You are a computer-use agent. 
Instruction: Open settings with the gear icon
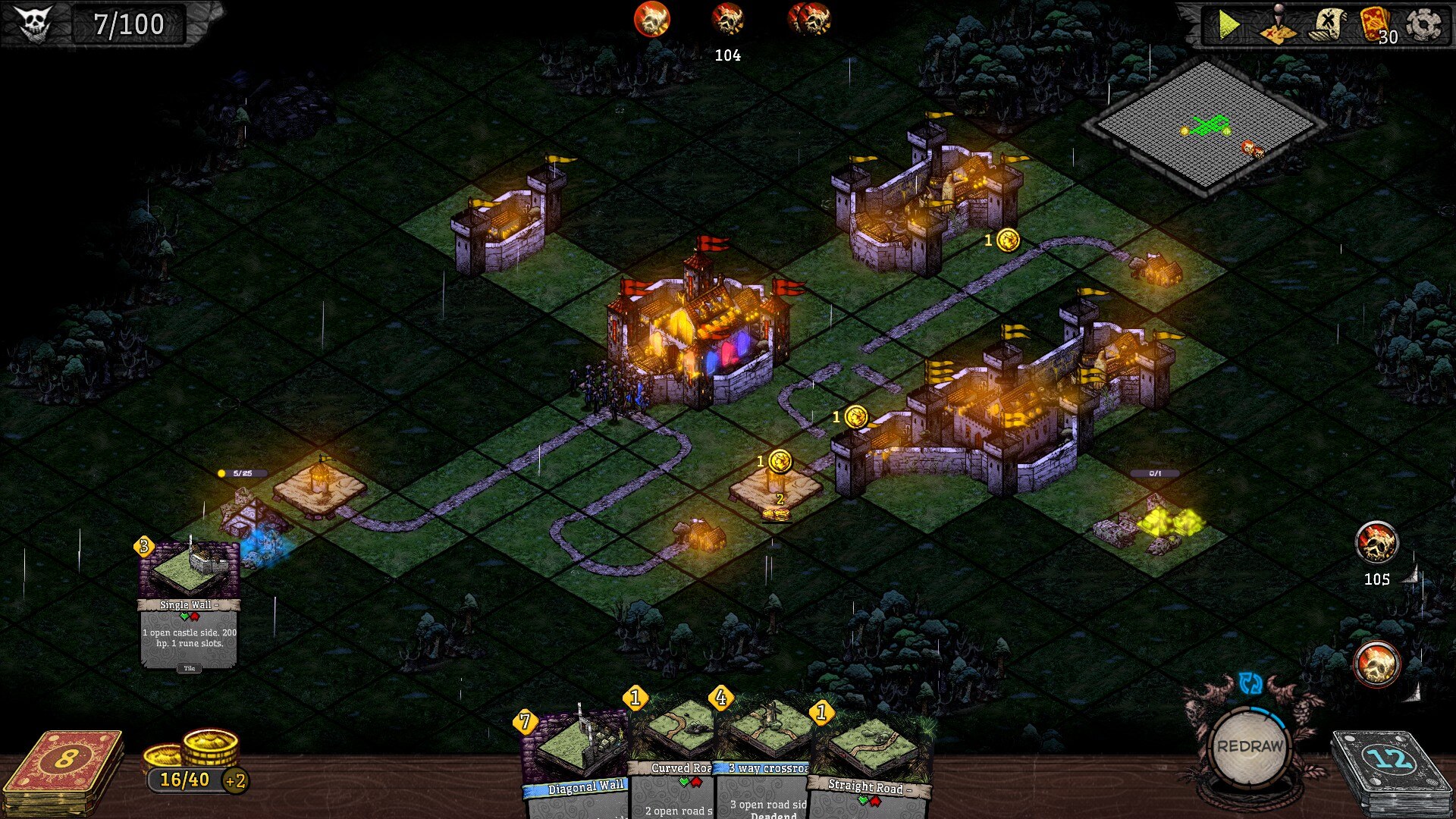(1423, 25)
